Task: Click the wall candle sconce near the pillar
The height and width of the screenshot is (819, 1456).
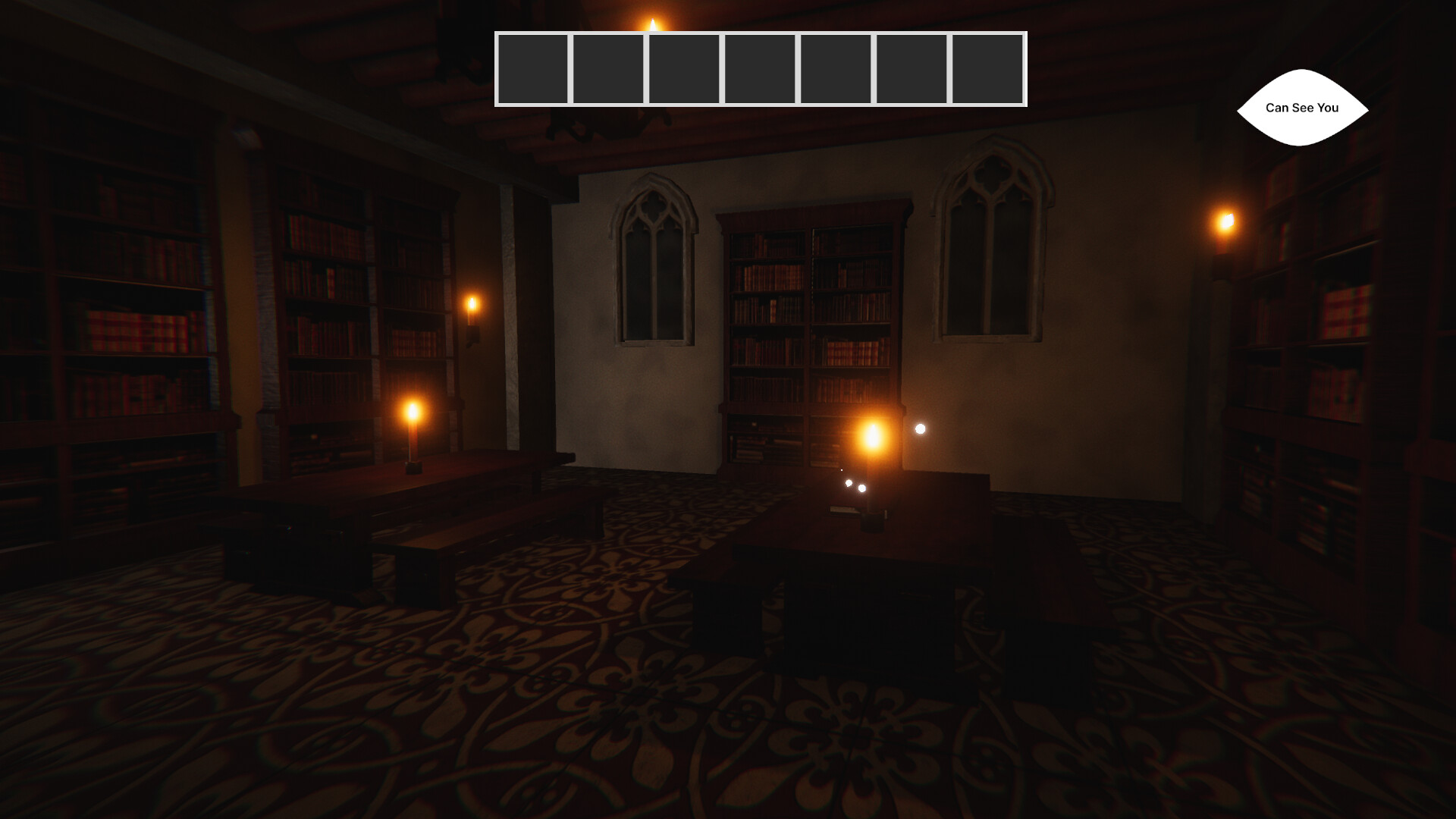Action: [472, 307]
